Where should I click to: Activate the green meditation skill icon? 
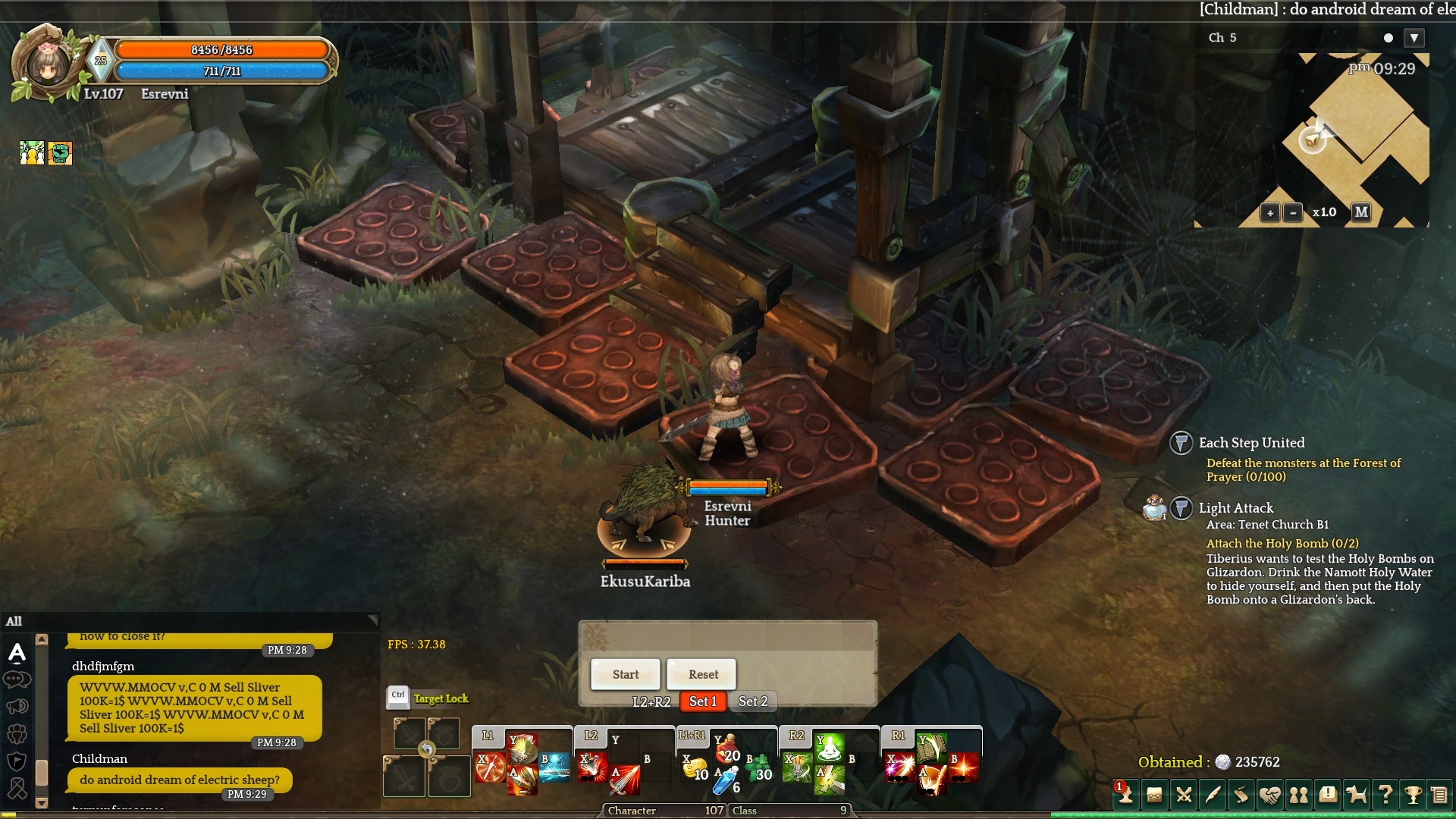(830, 748)
